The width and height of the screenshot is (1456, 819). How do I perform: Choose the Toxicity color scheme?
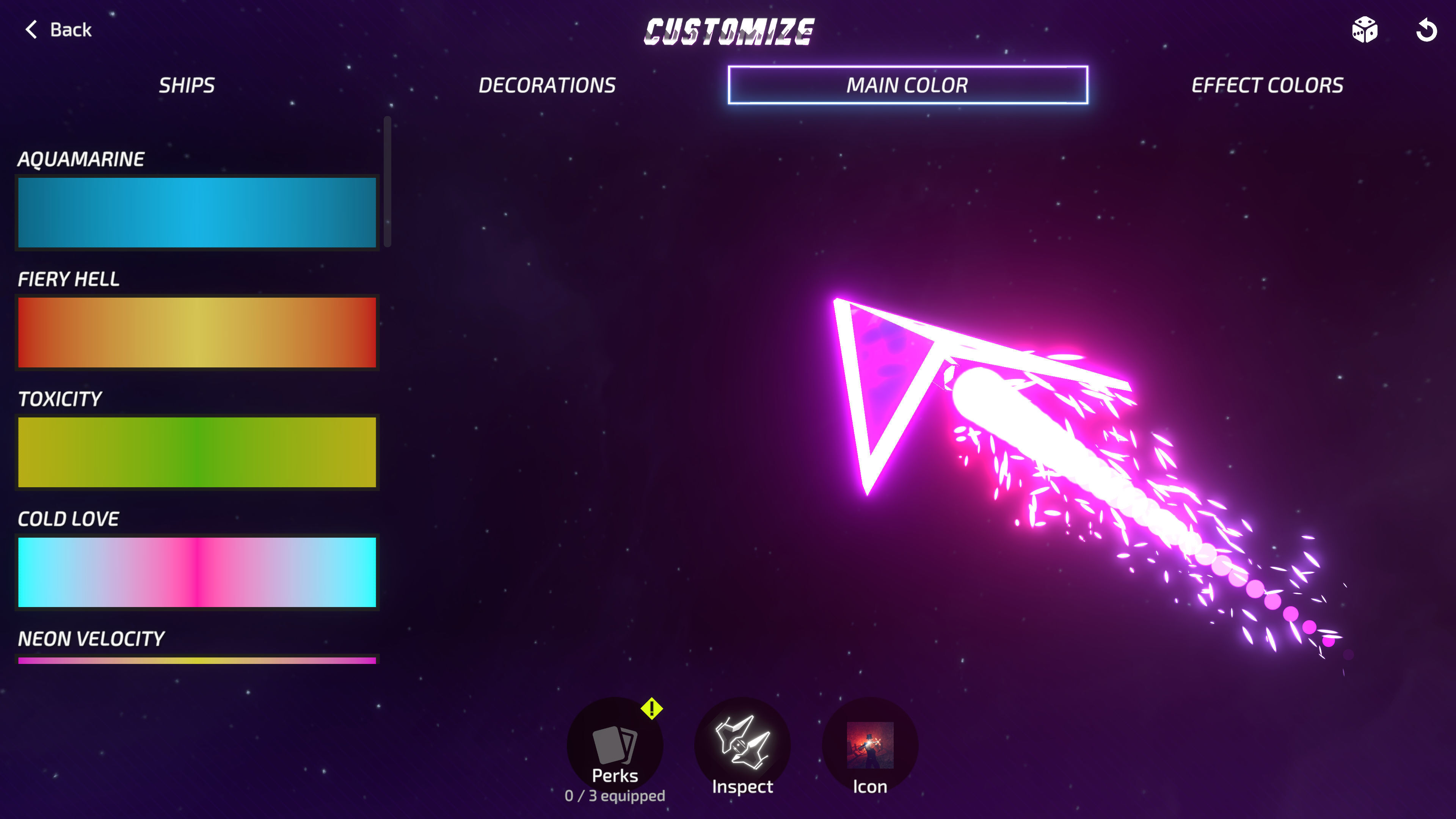tap(196, 452)
